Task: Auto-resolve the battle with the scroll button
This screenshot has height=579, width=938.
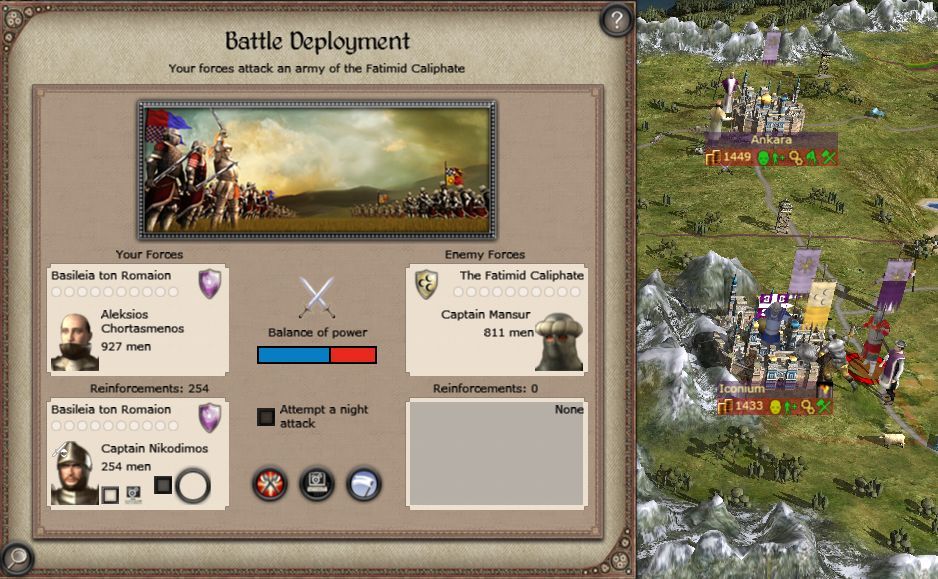Action: click(317, 485)
